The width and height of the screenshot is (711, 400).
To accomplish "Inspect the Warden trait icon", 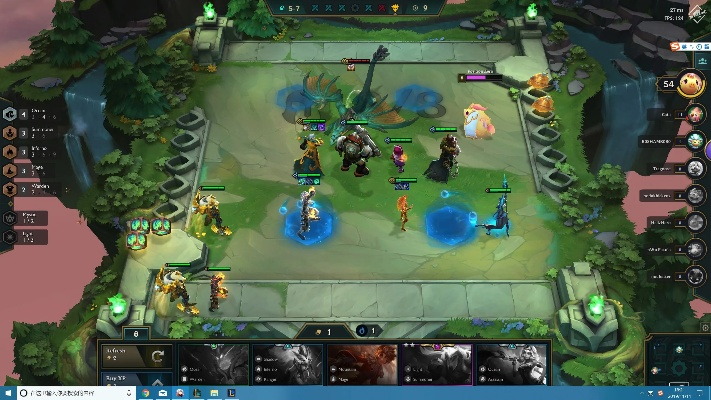I will 10,188.
